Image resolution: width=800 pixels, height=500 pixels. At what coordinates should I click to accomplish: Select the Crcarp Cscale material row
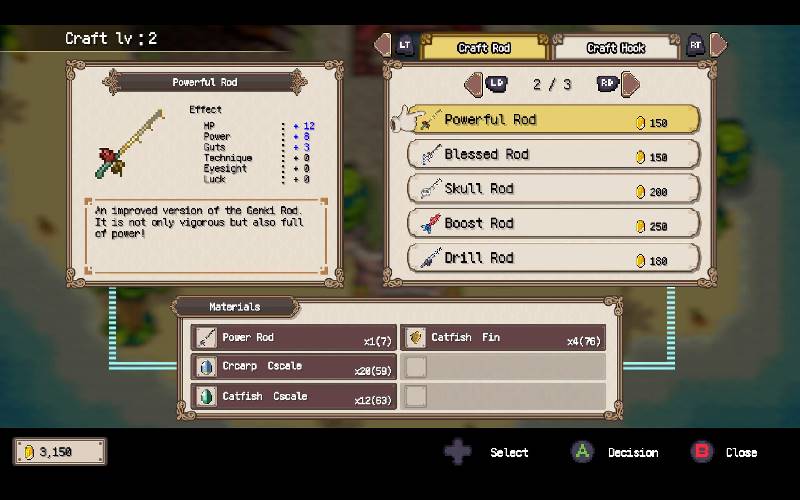tap(294, 367)
